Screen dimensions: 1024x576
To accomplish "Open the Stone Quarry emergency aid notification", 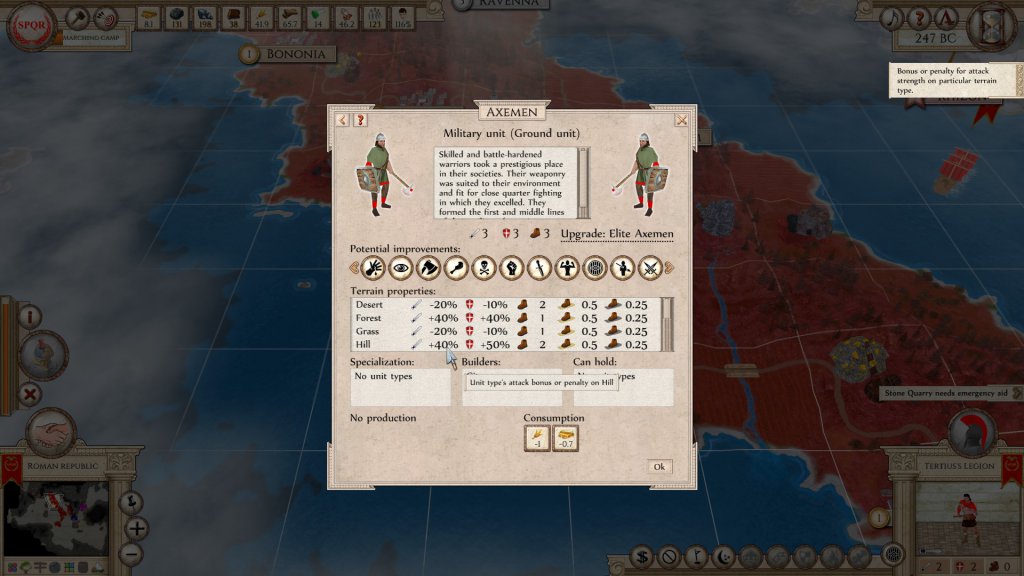I will click(945, 393).
